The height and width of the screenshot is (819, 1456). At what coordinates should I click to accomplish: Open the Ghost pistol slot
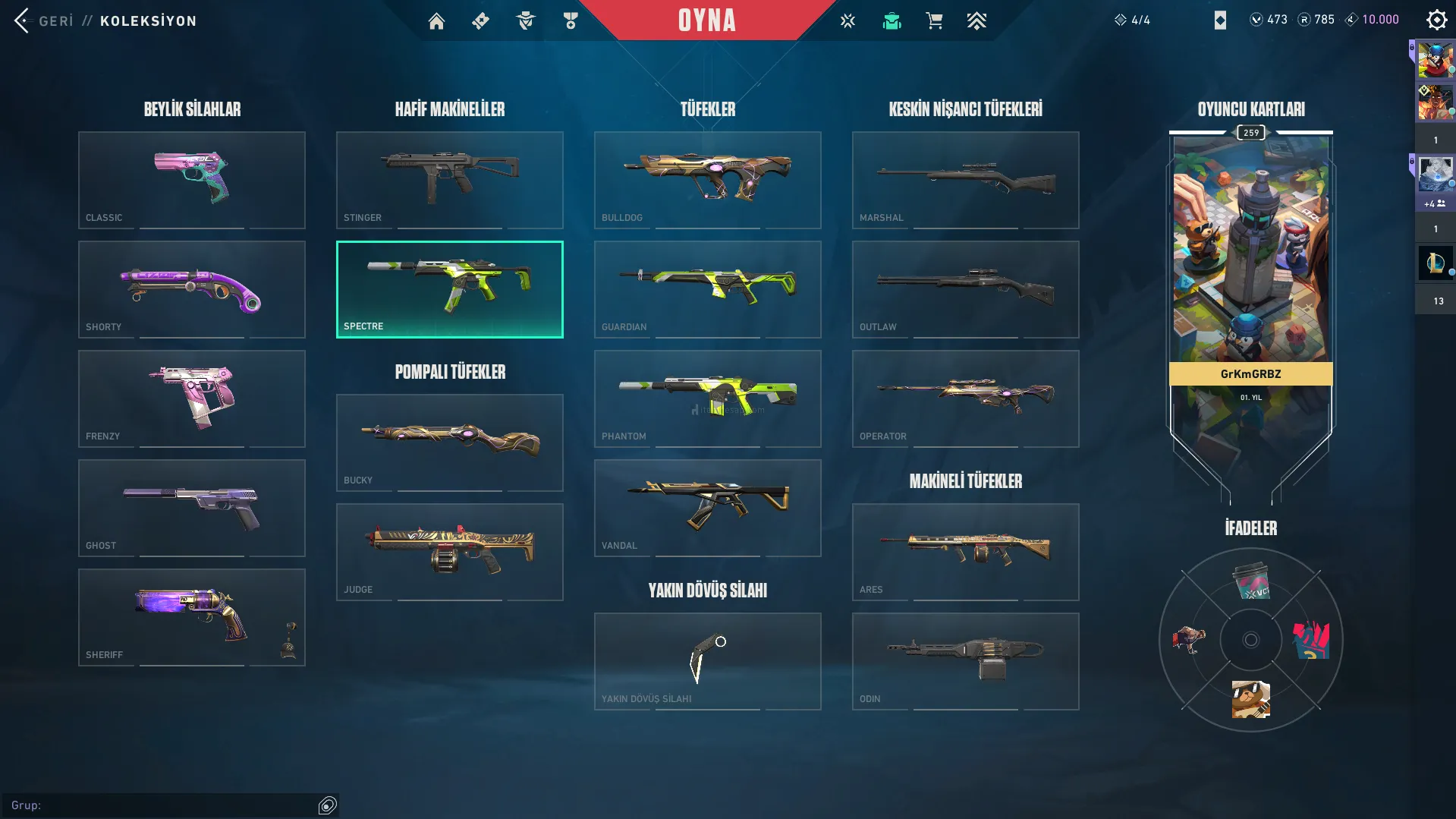point(192,508)
